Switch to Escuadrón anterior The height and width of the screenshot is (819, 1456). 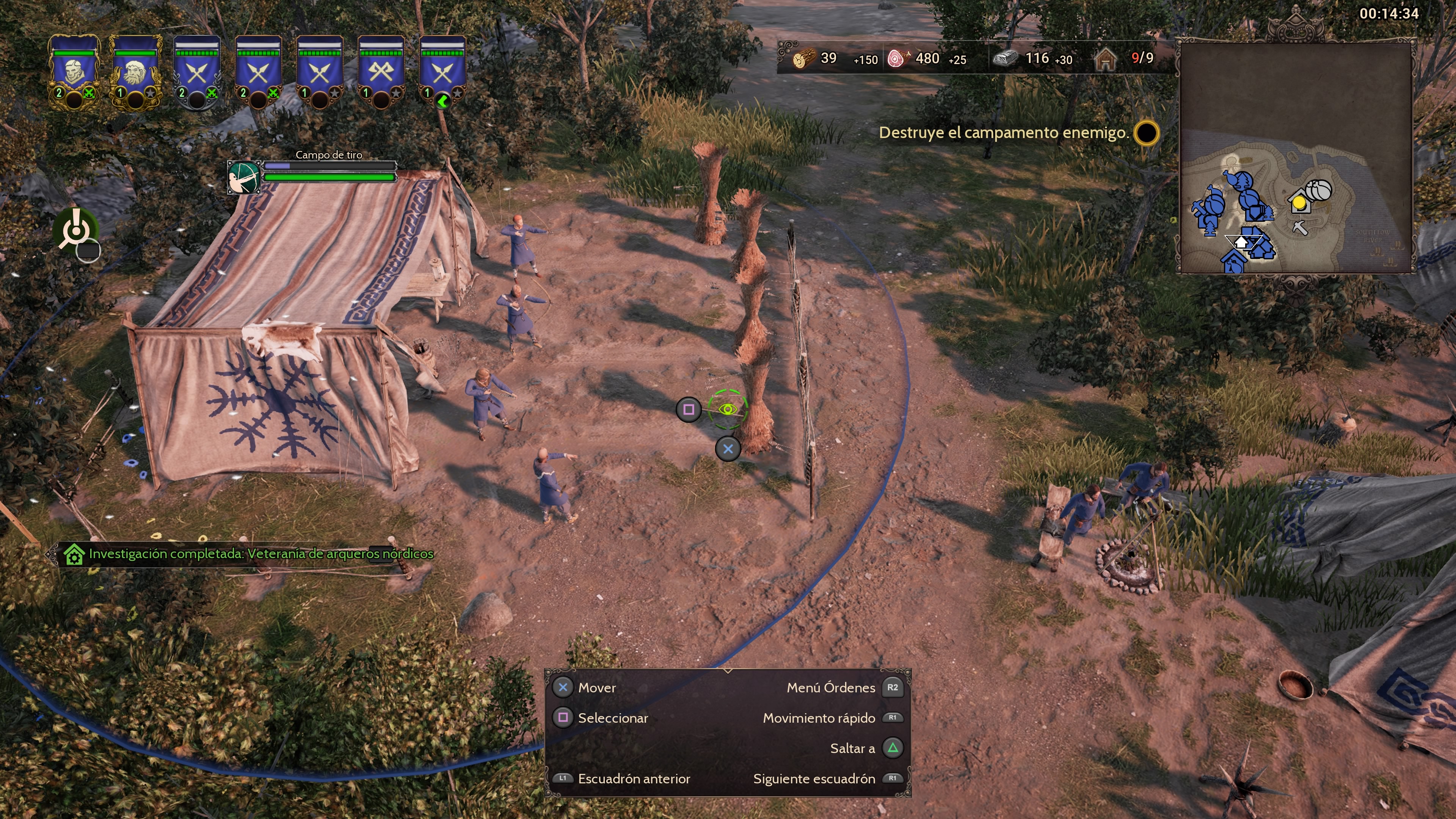point(633,779)
